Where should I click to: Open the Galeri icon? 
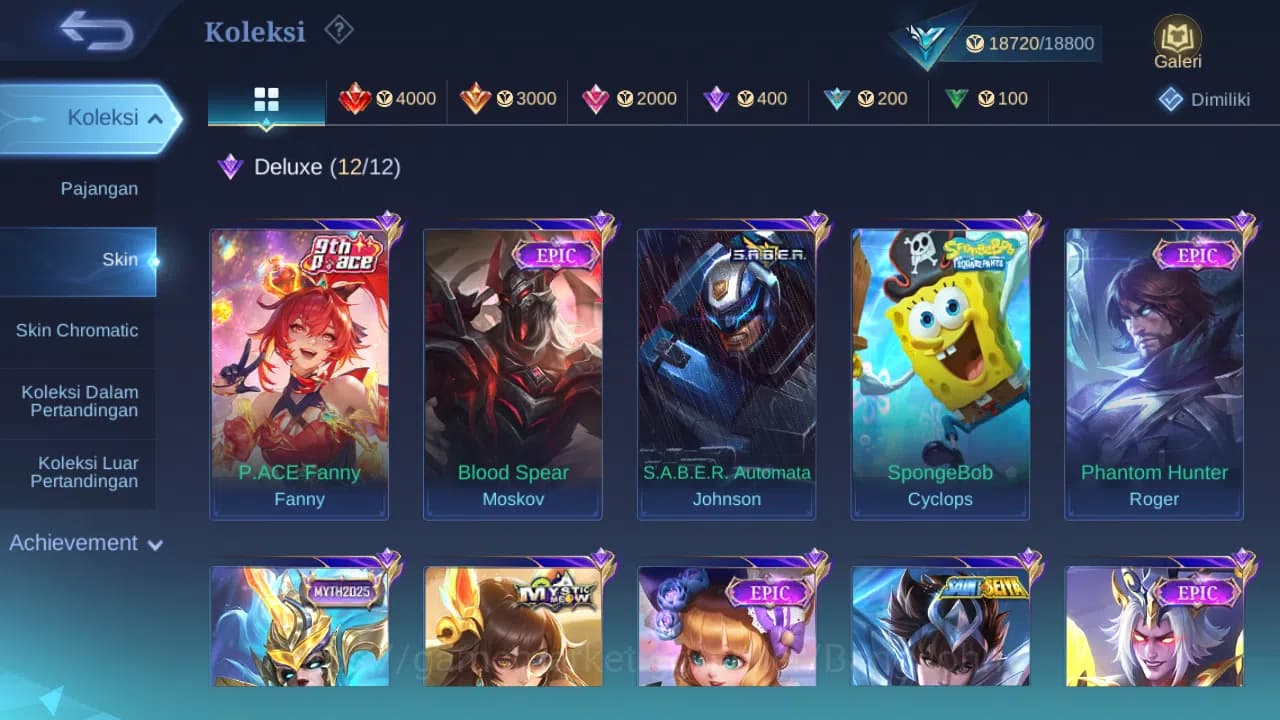(1176, 40)
